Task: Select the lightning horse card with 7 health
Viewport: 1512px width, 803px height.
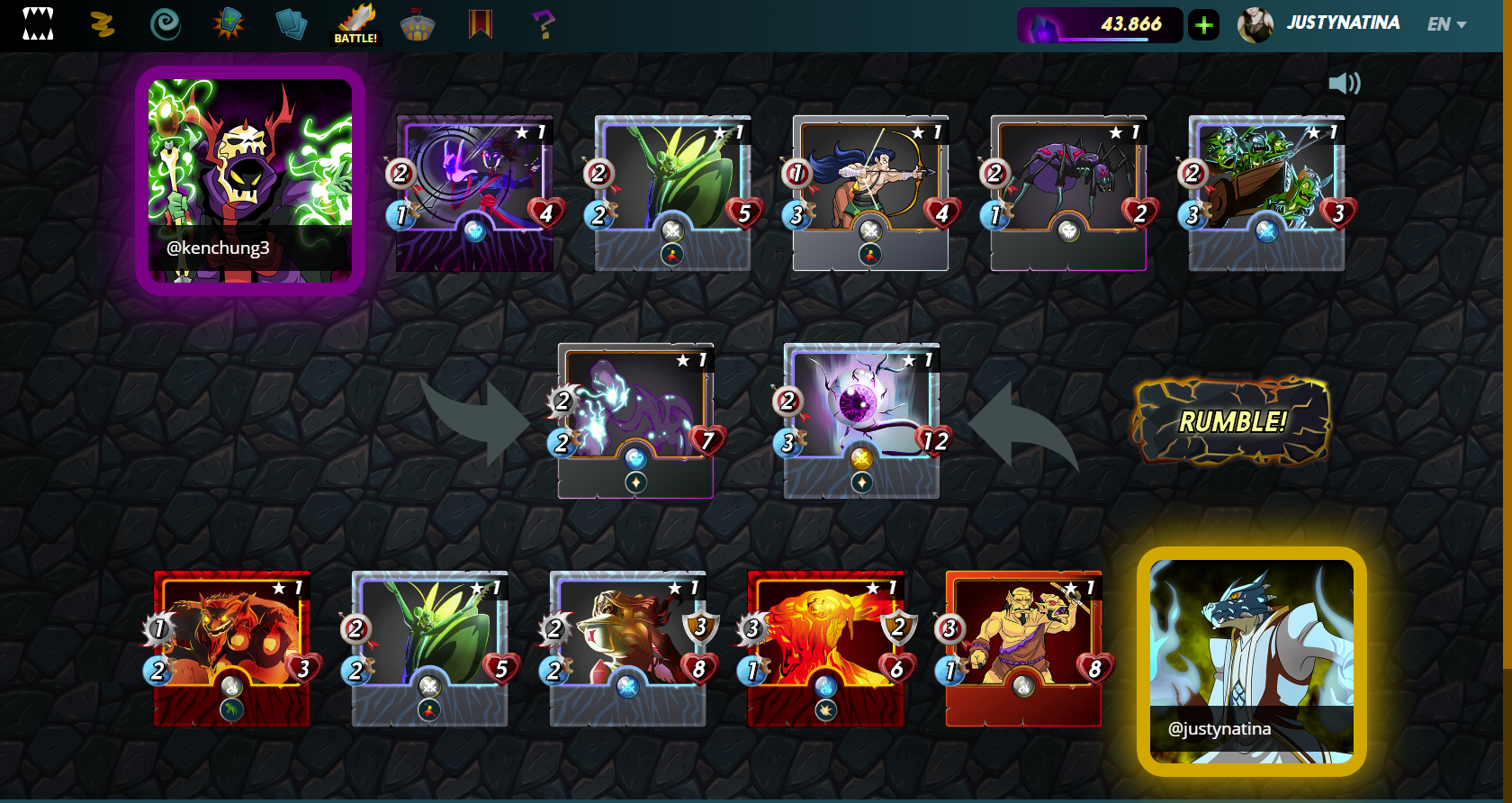Action: pos(636,420)
